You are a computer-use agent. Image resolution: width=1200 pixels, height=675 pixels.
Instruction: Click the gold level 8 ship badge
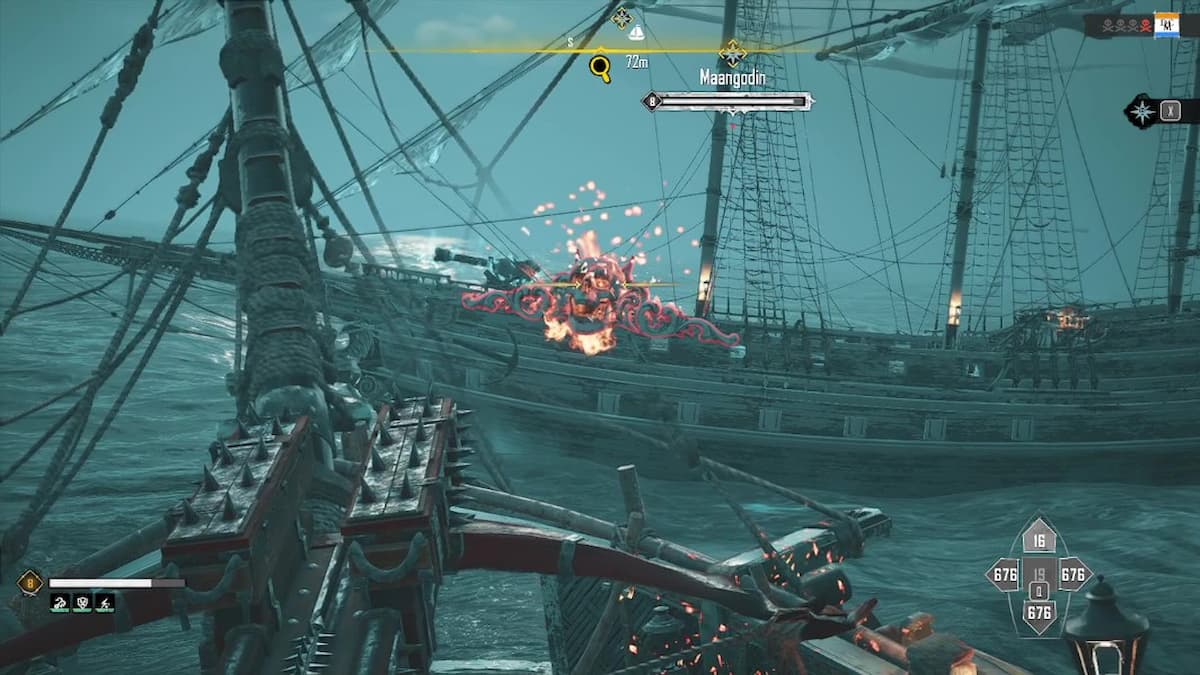click(x=29, y=583)
